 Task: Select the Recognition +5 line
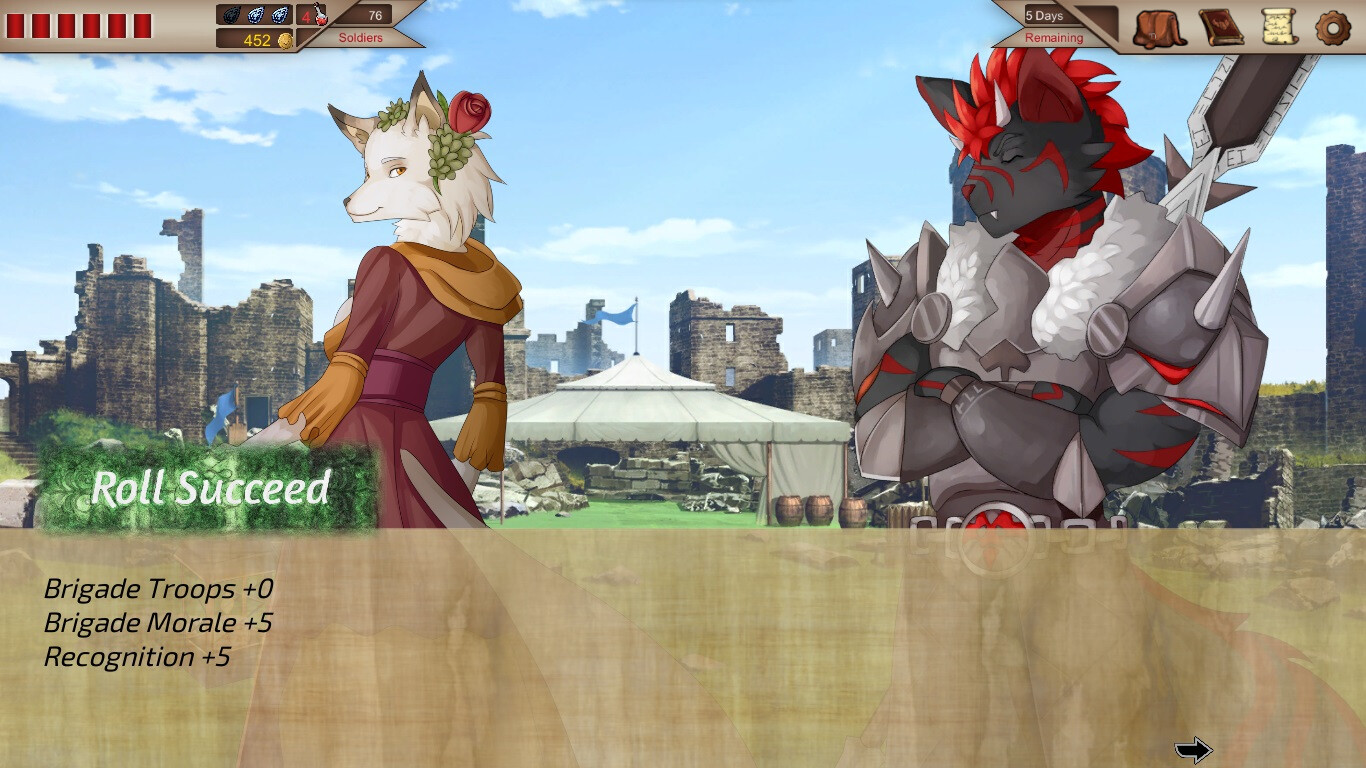pos(135,657)
